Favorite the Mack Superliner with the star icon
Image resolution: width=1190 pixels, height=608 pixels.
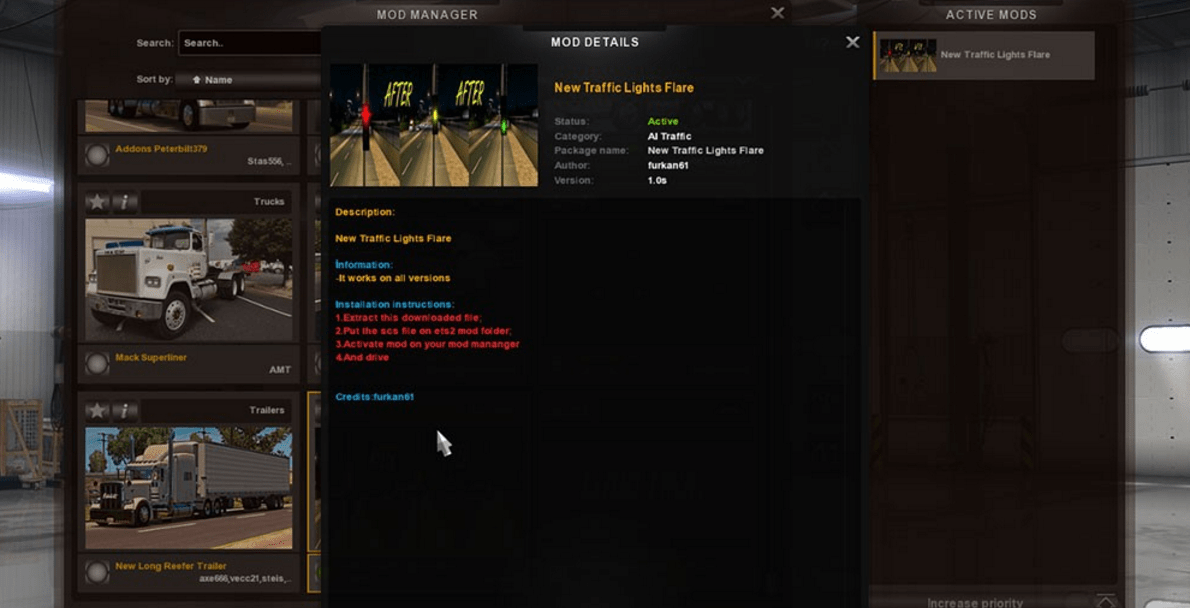(97, 202)
